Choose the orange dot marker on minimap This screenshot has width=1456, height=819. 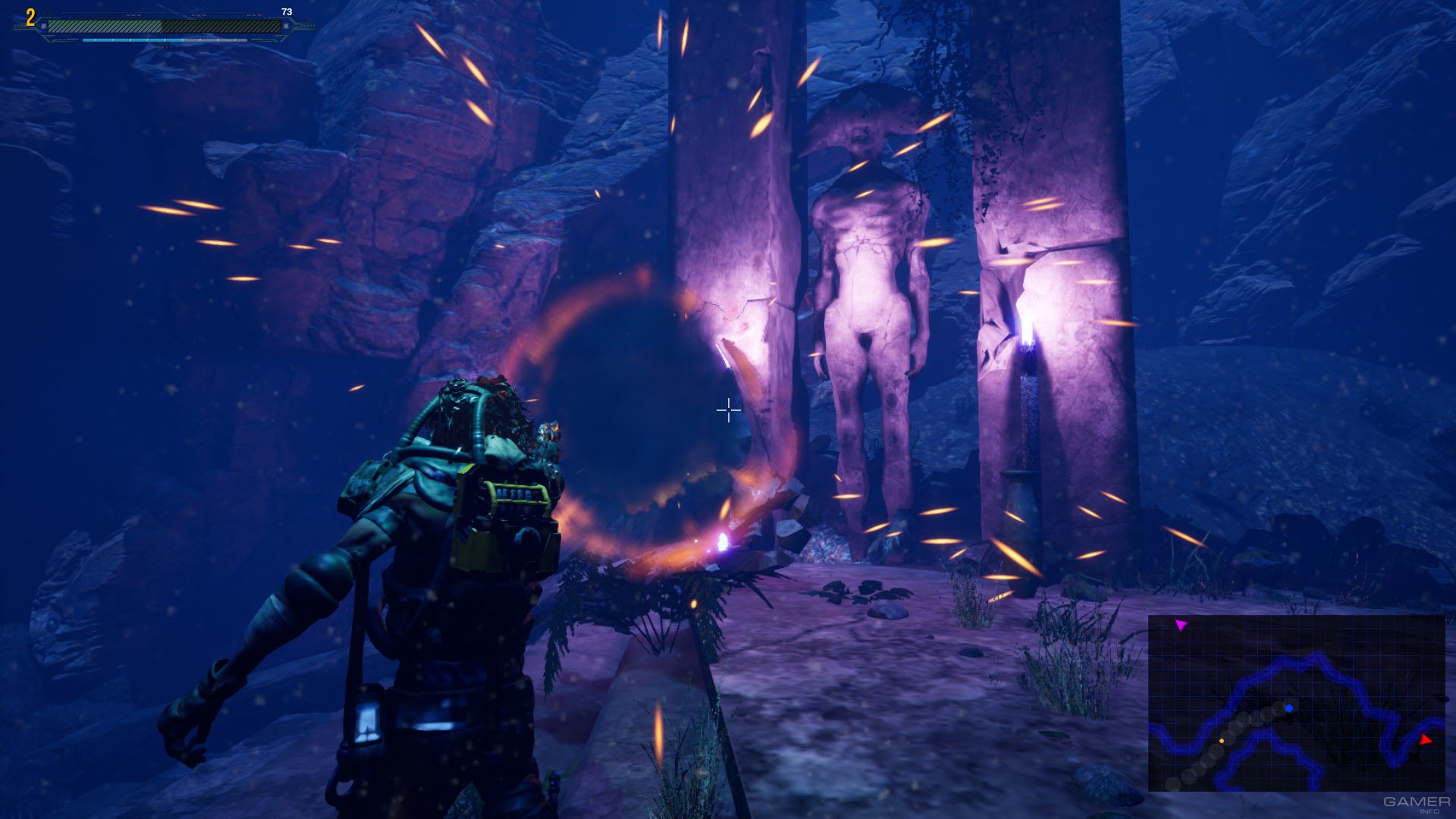coord(1221,740)
